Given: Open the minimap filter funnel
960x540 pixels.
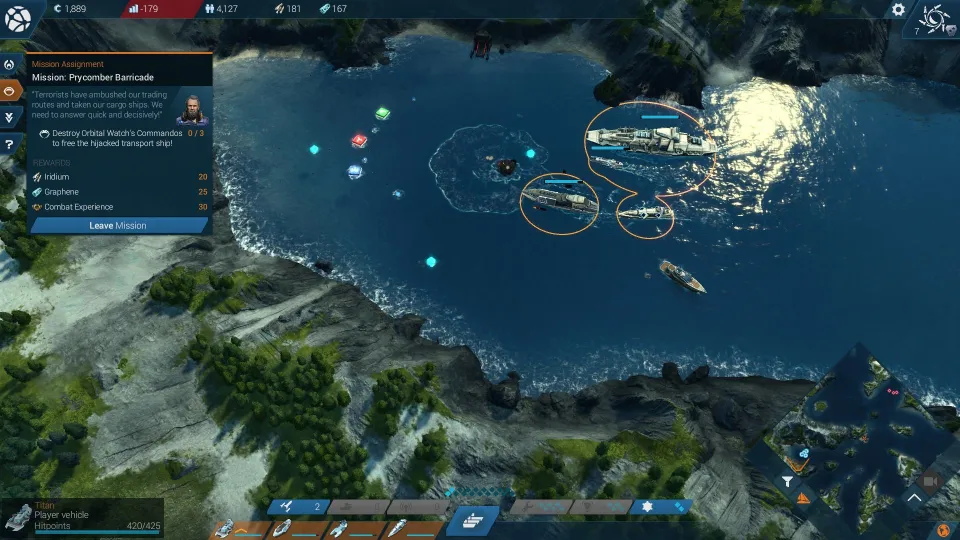Looking at the screenshot, I should point(788,482).
